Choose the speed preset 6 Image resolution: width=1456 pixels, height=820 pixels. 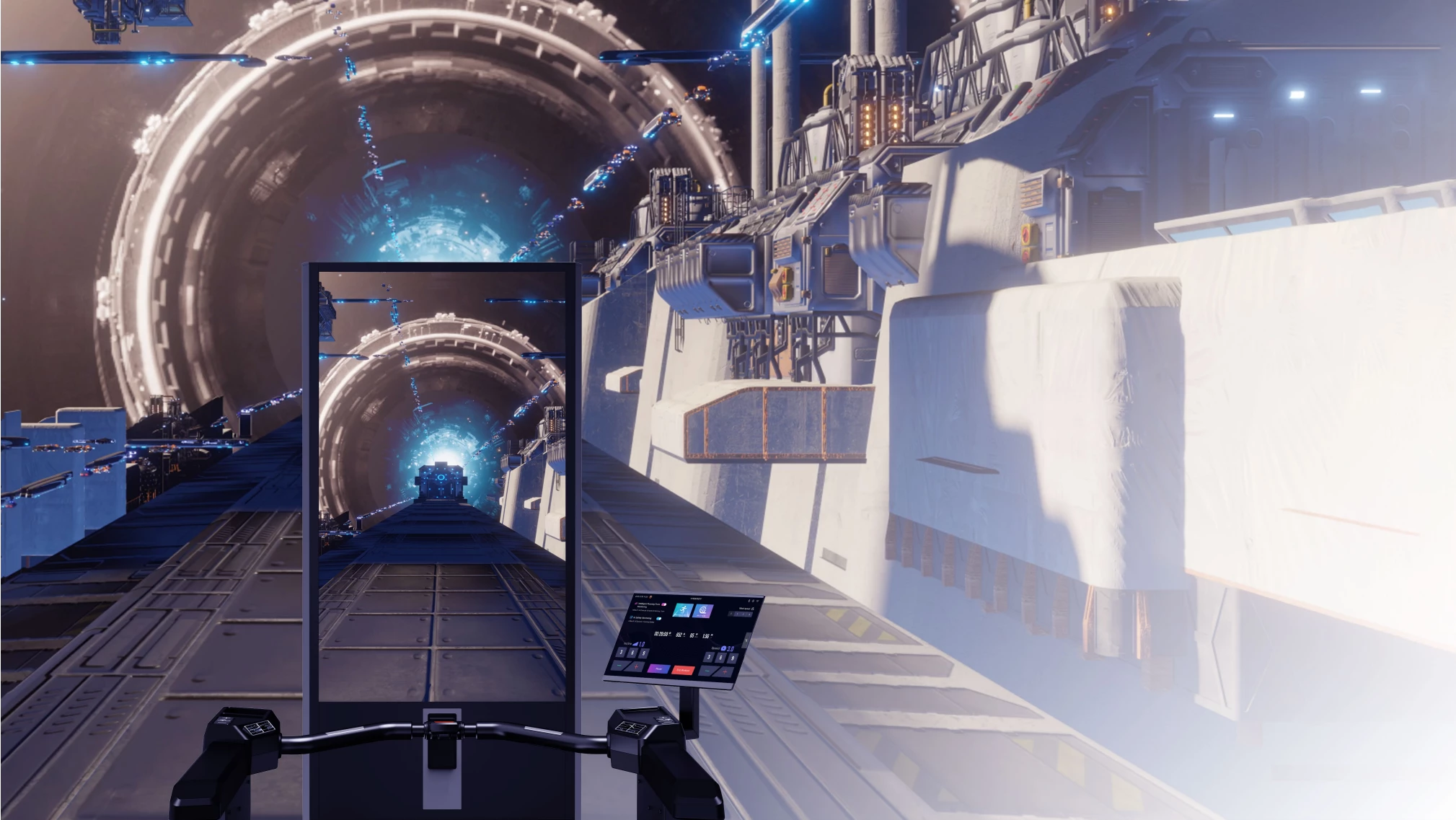pyautogui.click(x=720, y=657)
